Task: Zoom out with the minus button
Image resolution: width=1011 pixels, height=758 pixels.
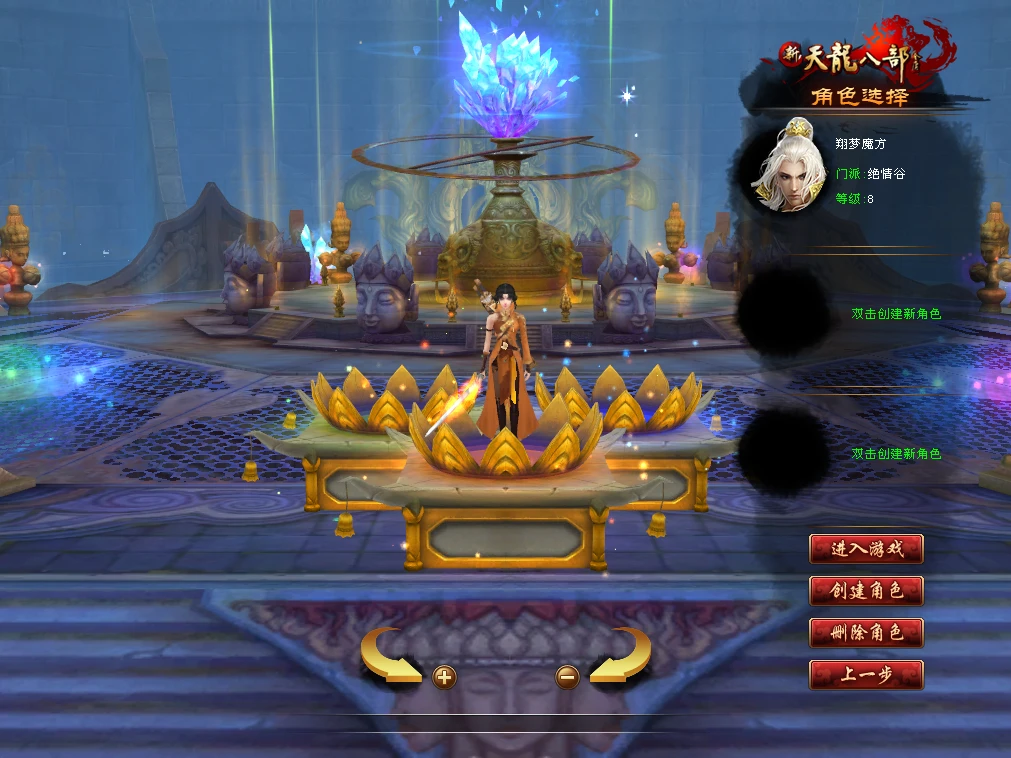Action: (567, 678)
